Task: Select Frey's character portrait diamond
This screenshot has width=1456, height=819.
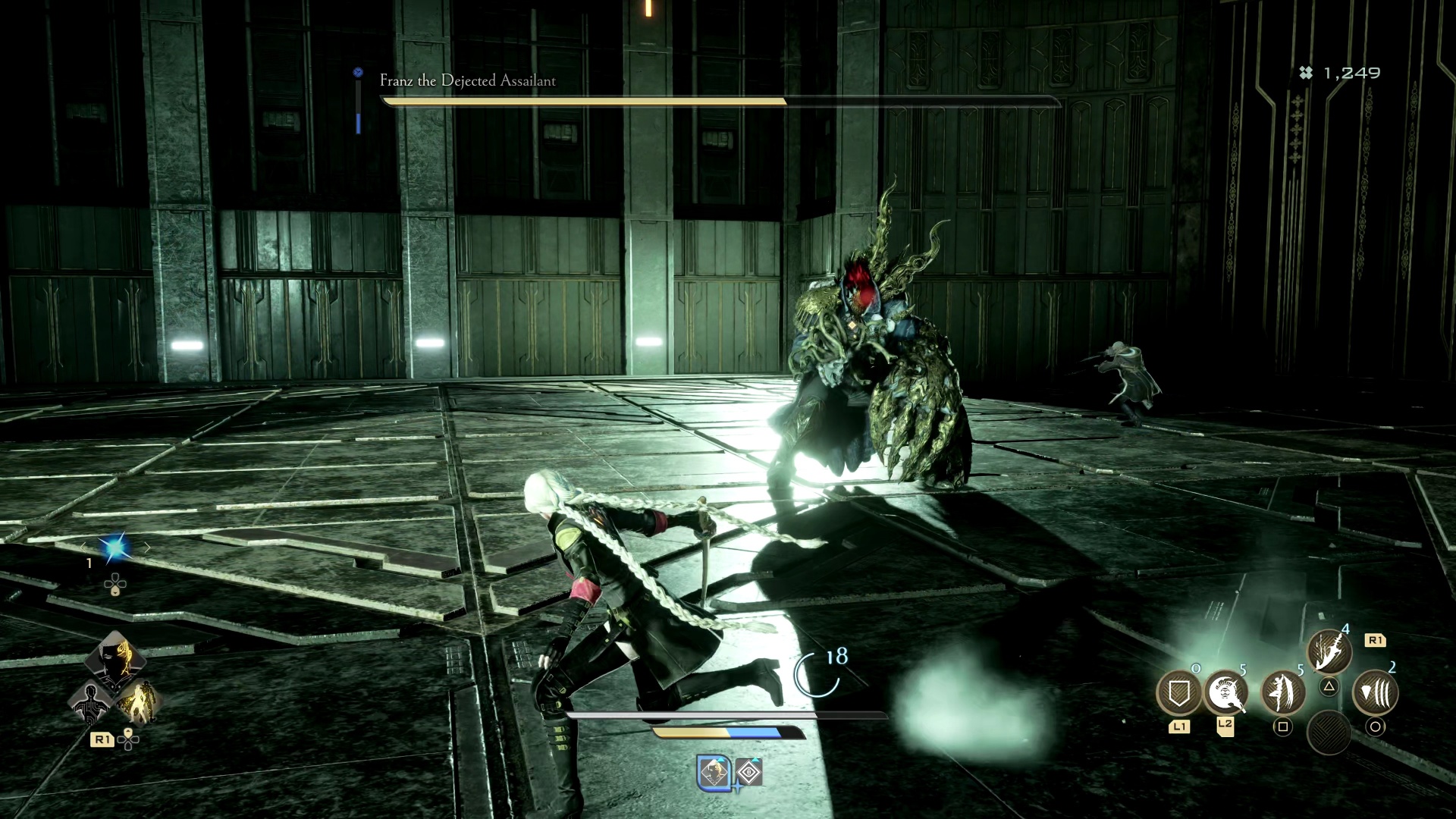Action: pos(116,661)
